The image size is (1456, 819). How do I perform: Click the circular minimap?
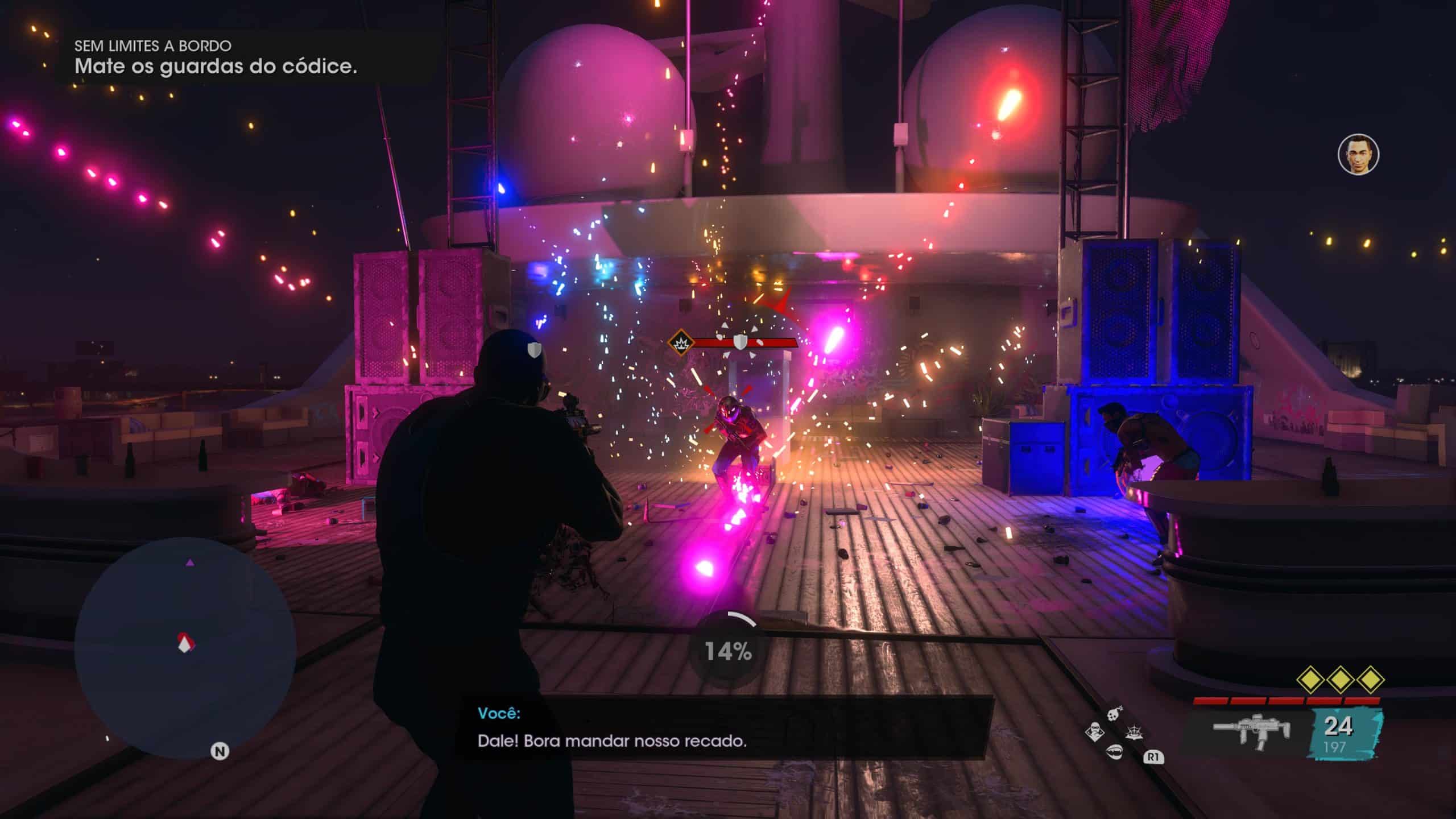pos(185,648)
